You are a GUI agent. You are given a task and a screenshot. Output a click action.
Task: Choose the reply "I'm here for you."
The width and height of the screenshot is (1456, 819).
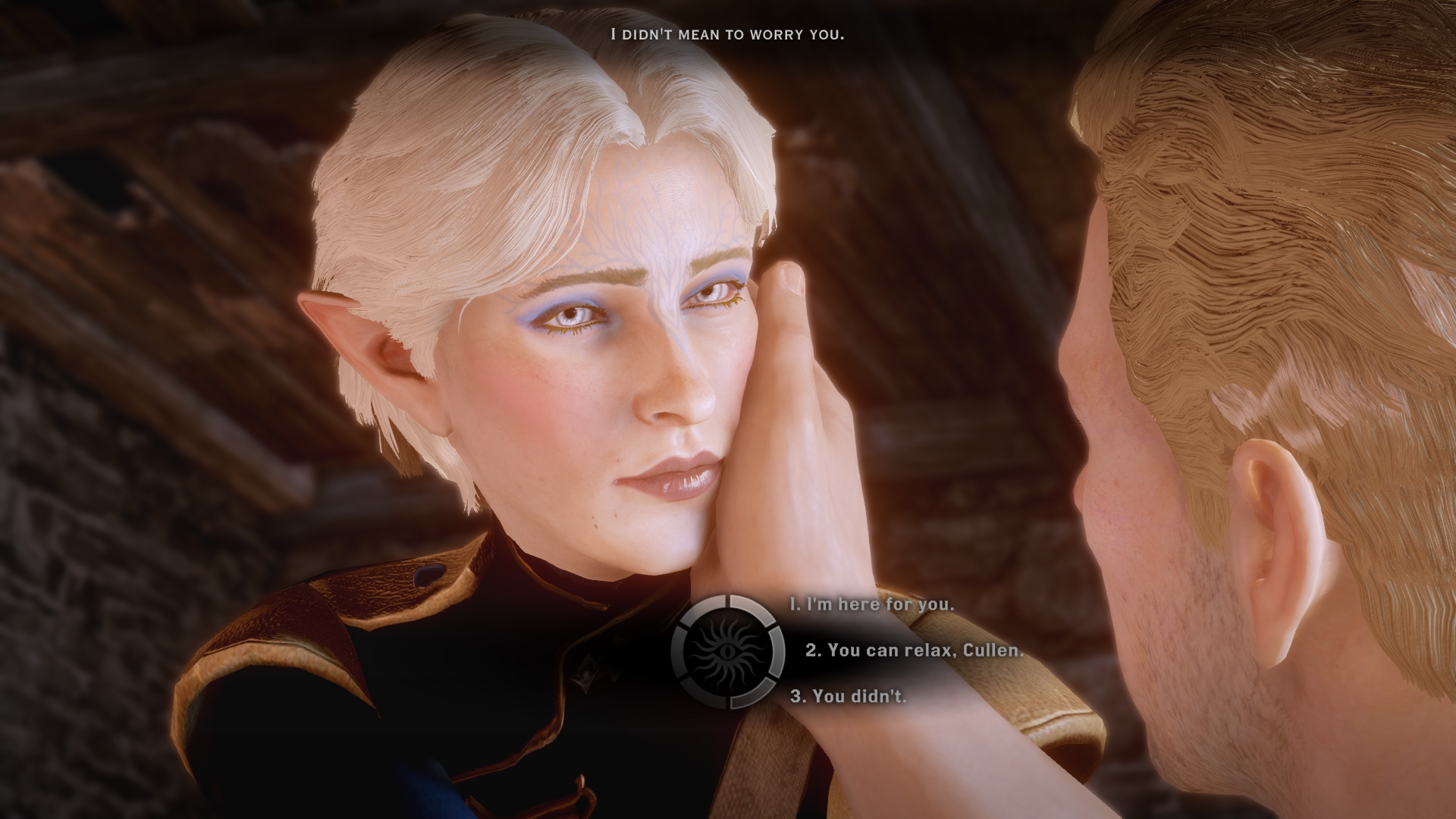[871, 604]
